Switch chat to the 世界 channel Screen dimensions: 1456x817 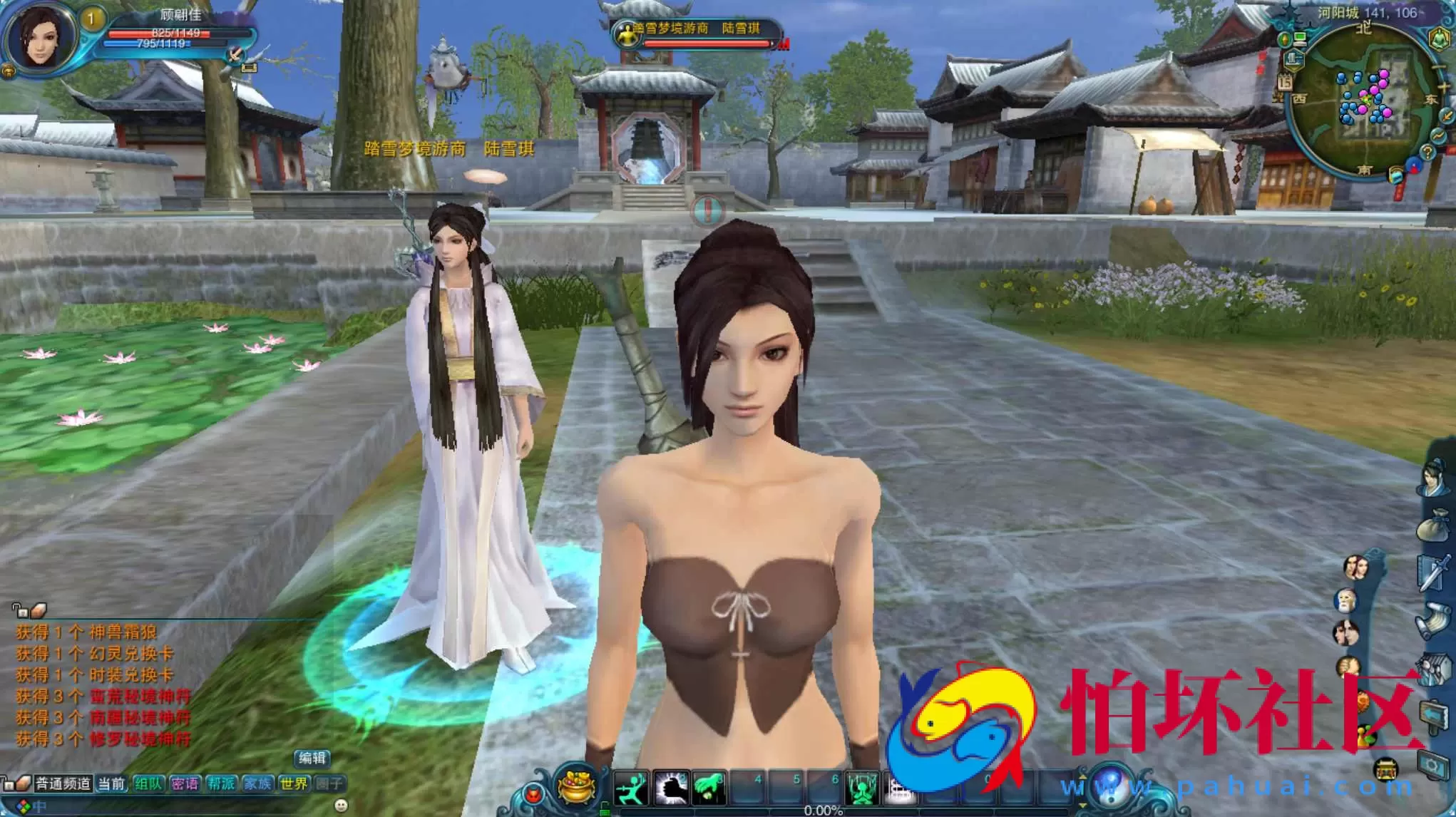293,783
